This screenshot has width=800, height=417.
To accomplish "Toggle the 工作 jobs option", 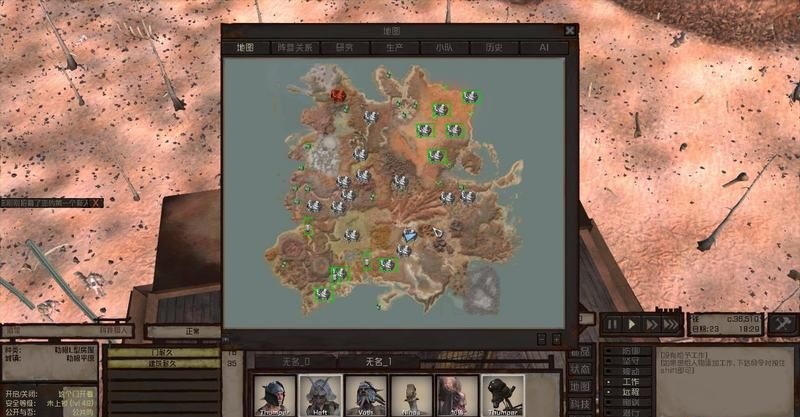I will coord(628,381).
